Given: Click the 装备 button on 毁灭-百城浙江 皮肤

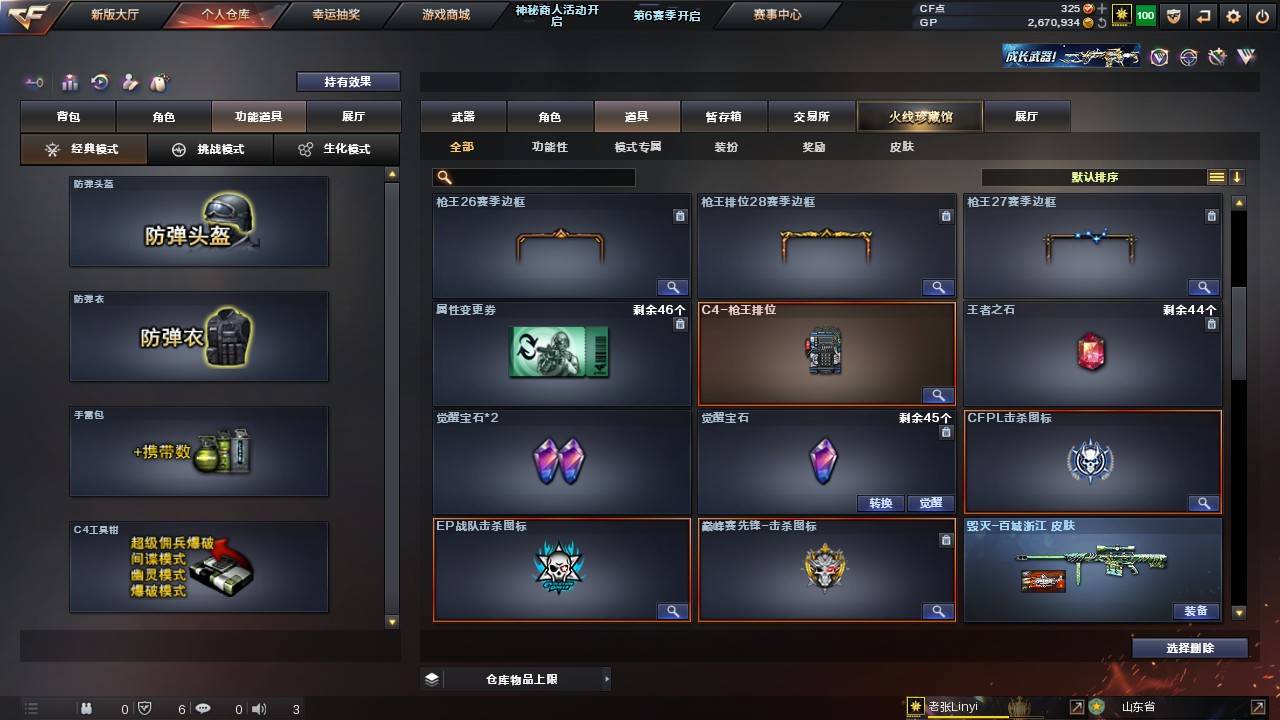Looking at the screenshot, I should (x=1196, y=610).
